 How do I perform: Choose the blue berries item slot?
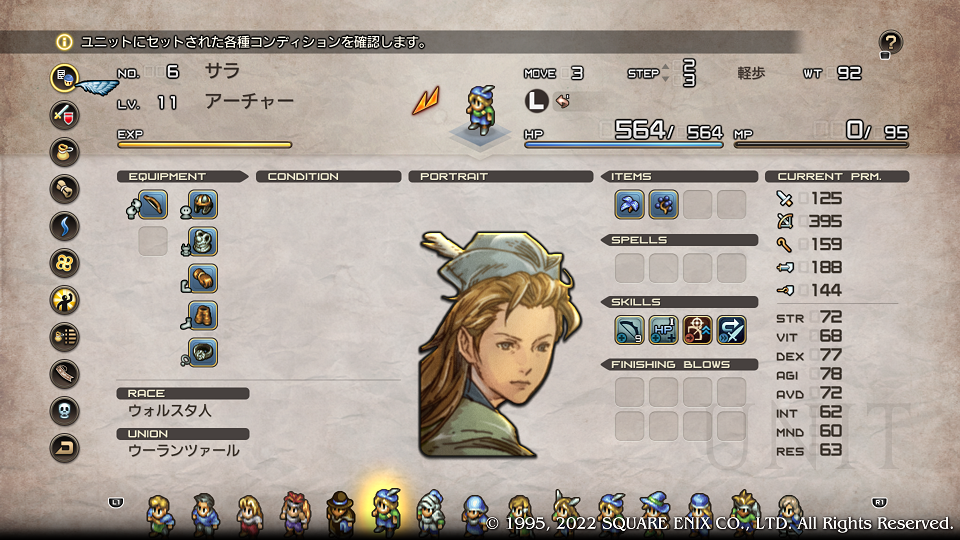663,204
